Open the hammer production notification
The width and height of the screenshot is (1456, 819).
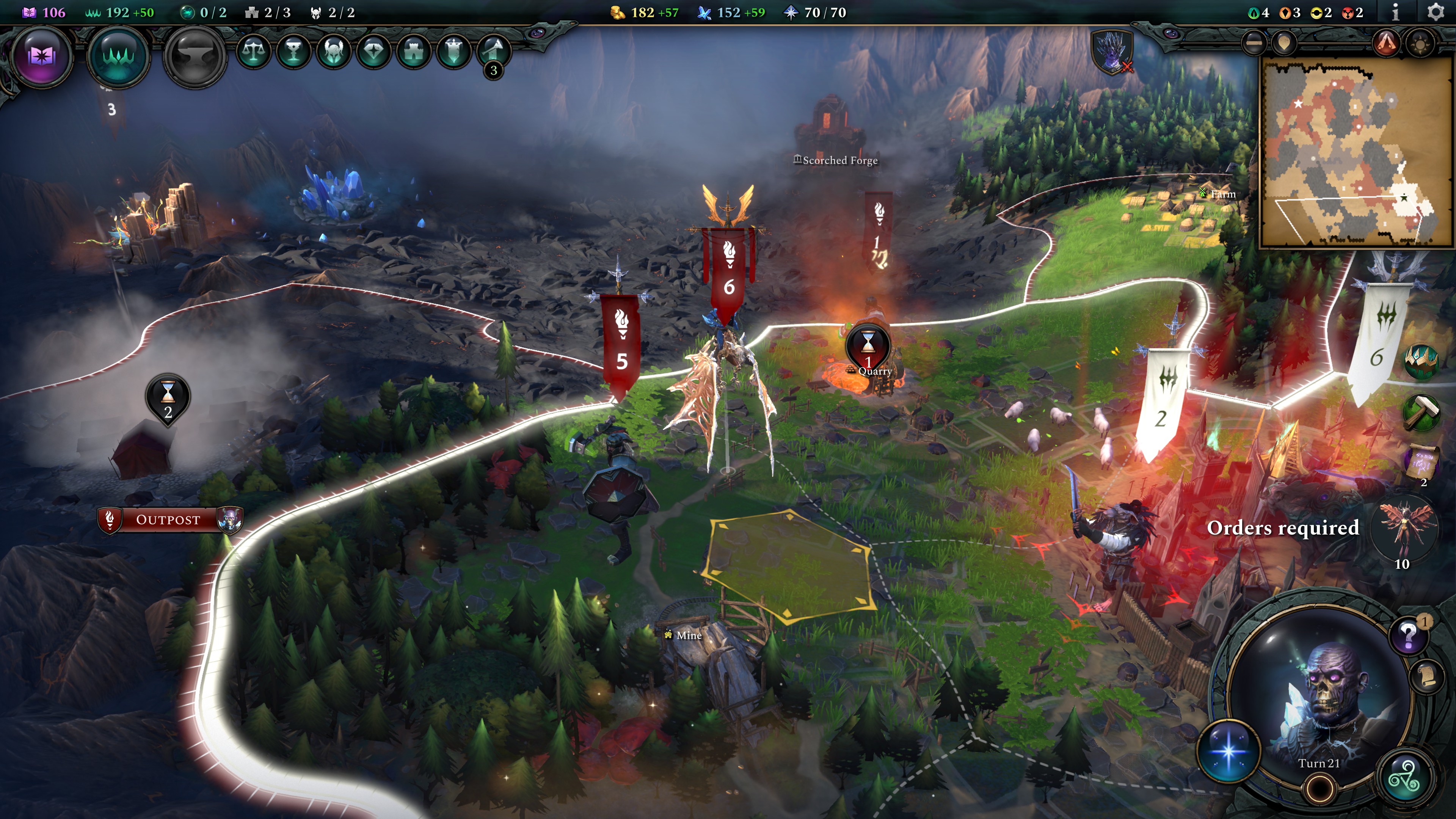pos(1421,413)
